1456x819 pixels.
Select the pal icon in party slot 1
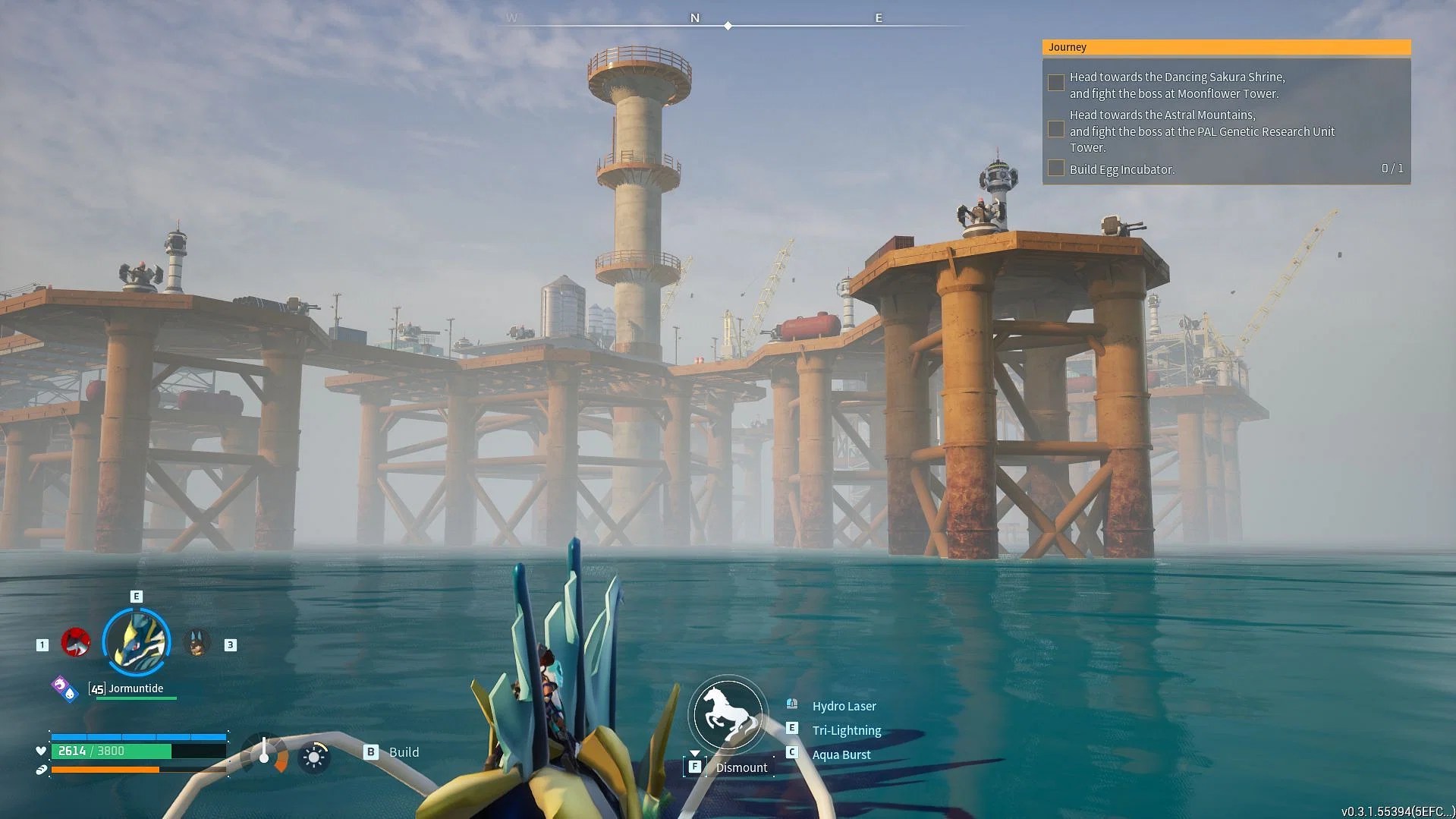[x=76, y=642]
